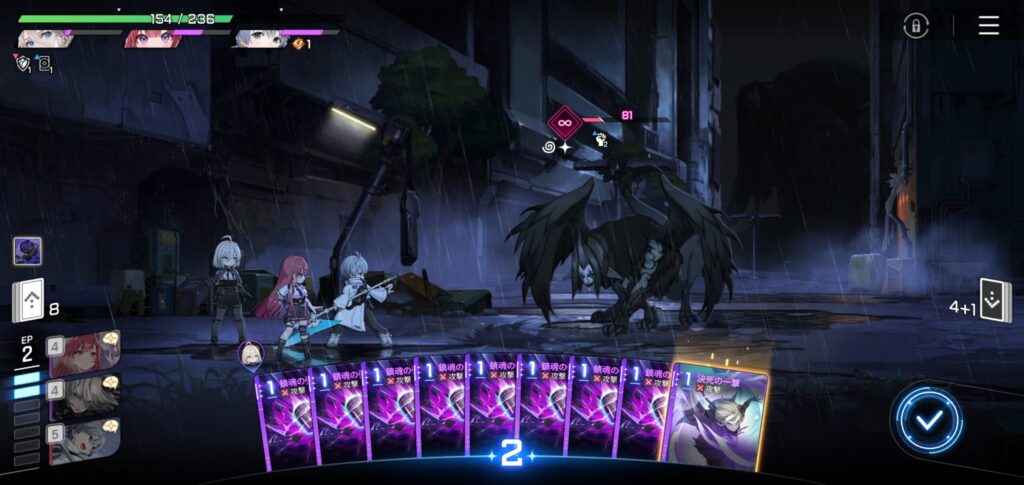Open the hamburger menu
The width and height of the screenshot is (1024, 485).
point(989,26)
